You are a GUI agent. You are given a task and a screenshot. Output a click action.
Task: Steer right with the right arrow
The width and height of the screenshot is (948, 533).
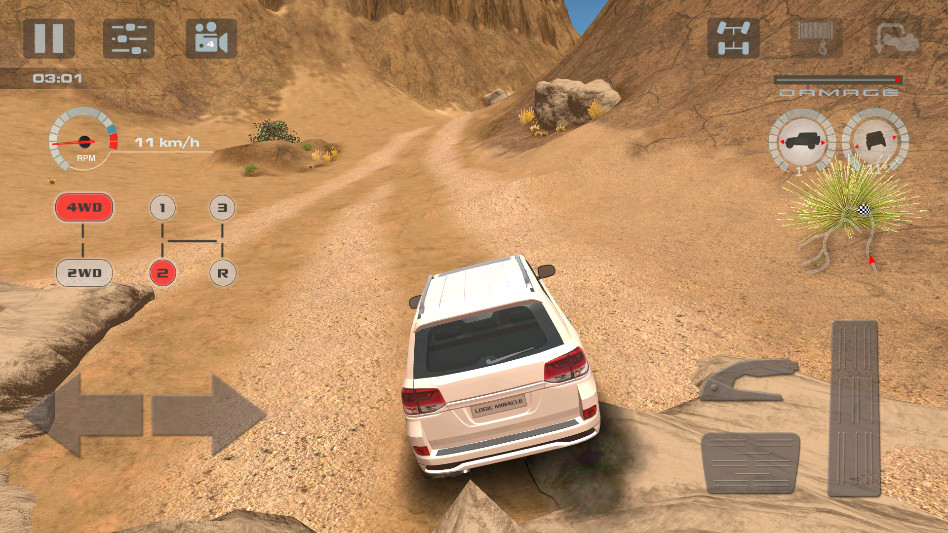pyautogui.click(x=208, y=415)
